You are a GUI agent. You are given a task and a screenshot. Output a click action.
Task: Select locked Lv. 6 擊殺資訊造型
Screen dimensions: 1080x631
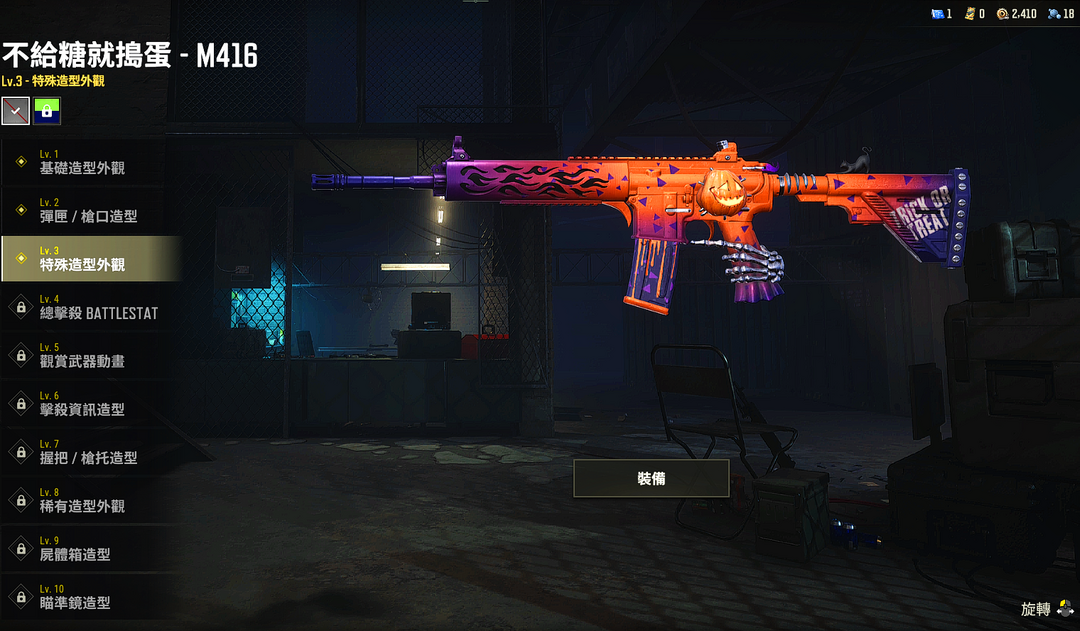point(90,404)
